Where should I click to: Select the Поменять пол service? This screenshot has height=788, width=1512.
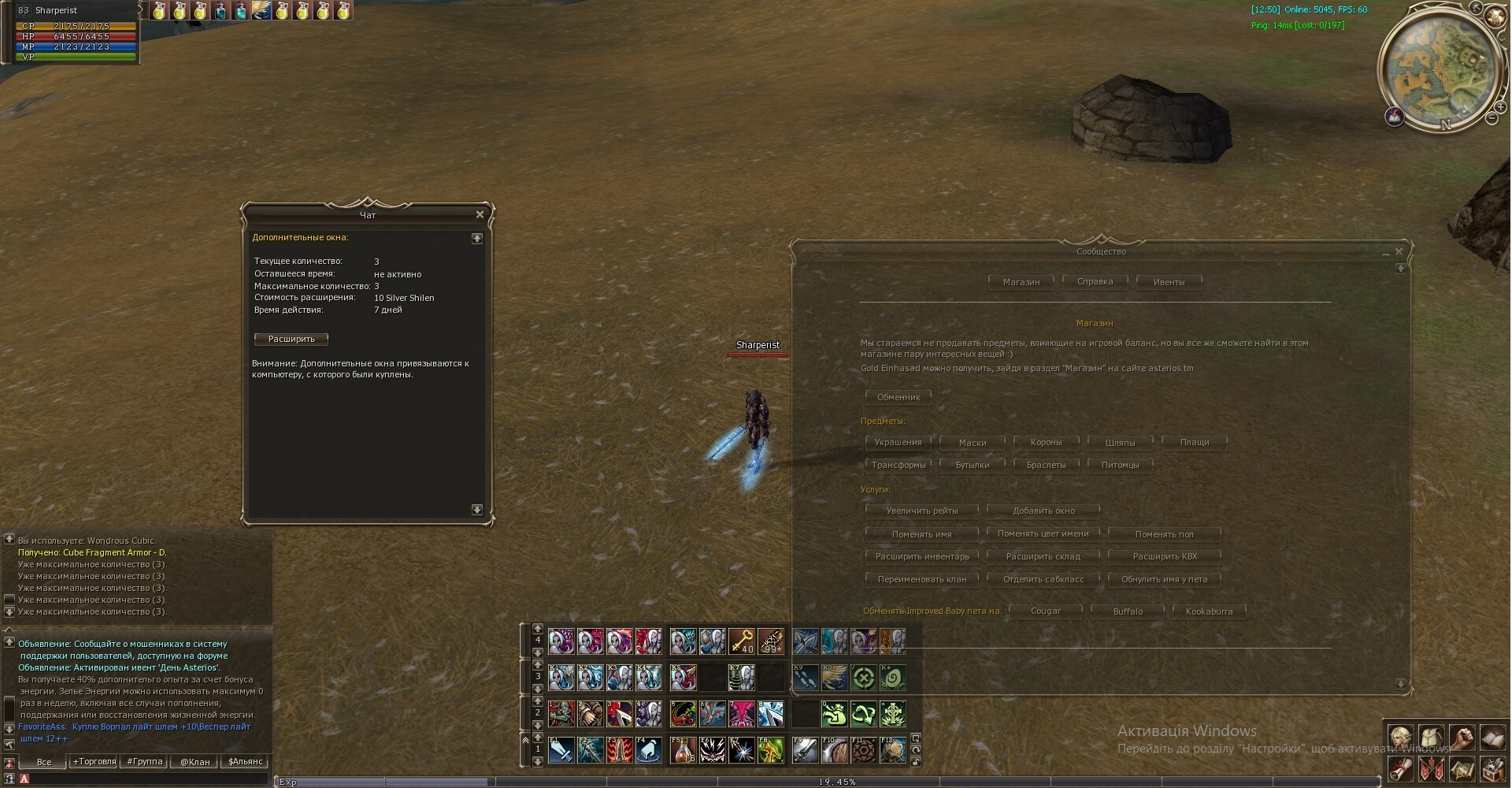coord(1164,534)
